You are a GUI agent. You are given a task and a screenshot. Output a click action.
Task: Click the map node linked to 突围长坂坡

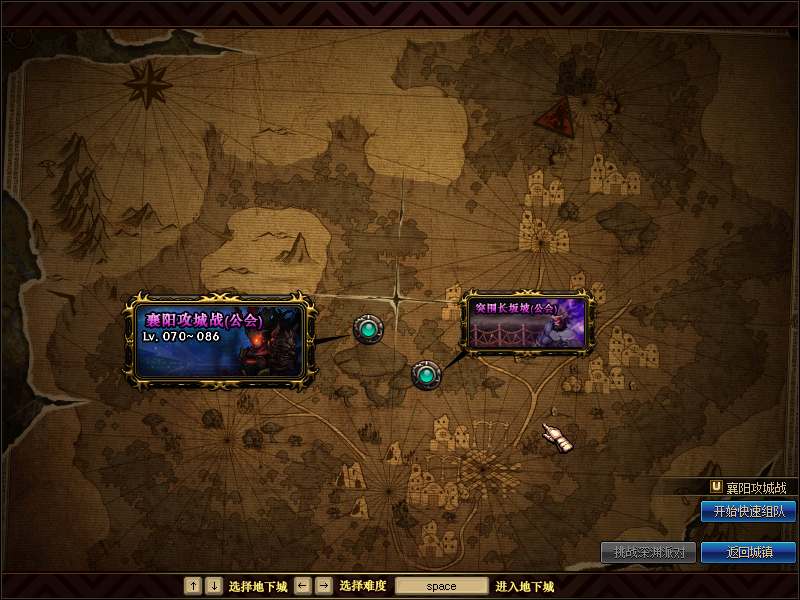click(426, 375)
